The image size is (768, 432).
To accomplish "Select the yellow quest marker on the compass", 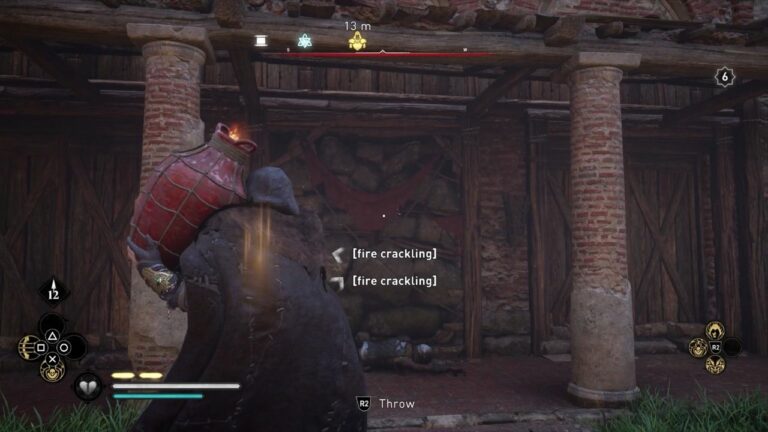I will coord(357,41).
